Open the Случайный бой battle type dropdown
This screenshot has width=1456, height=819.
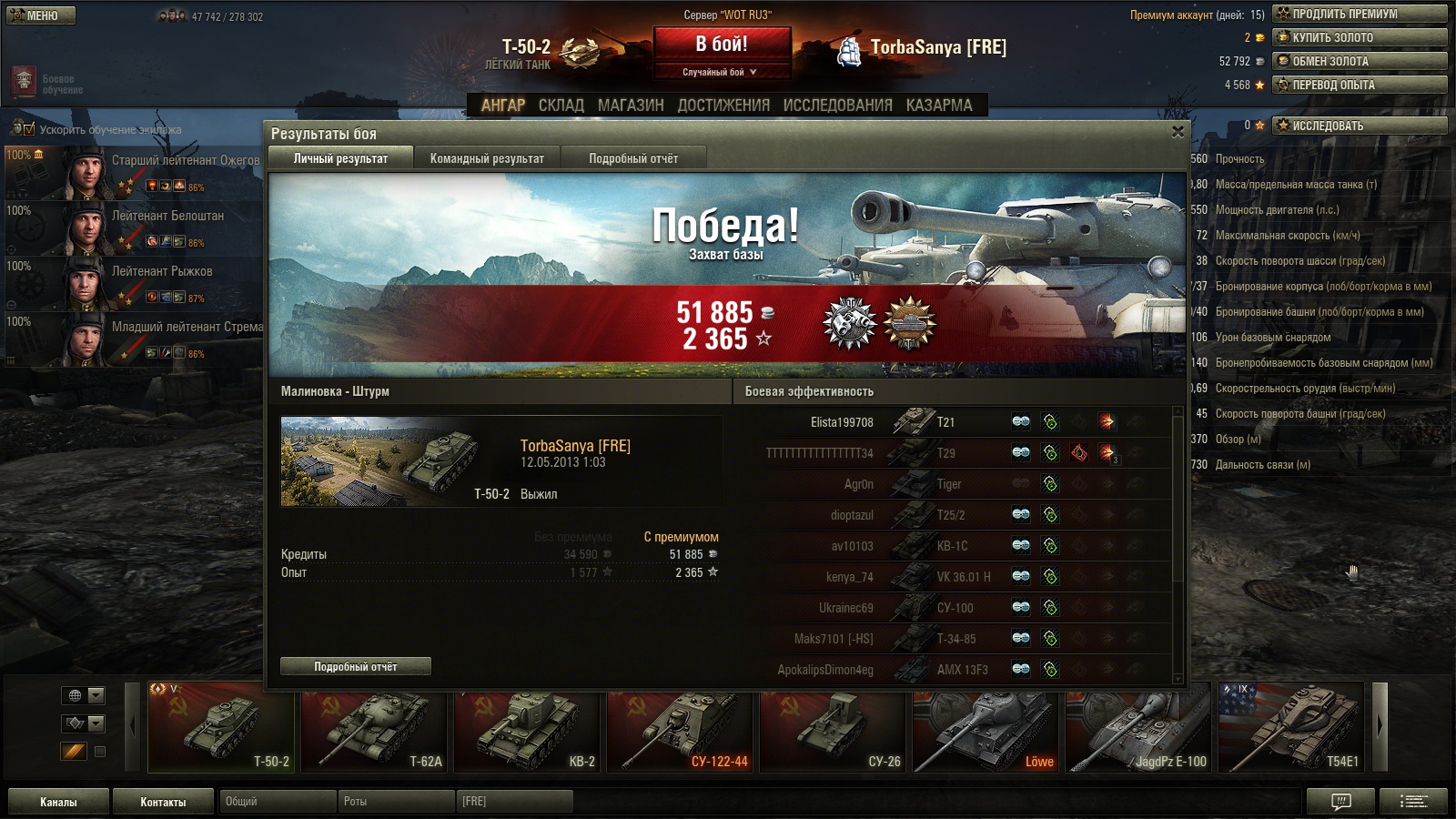(721, 72)
